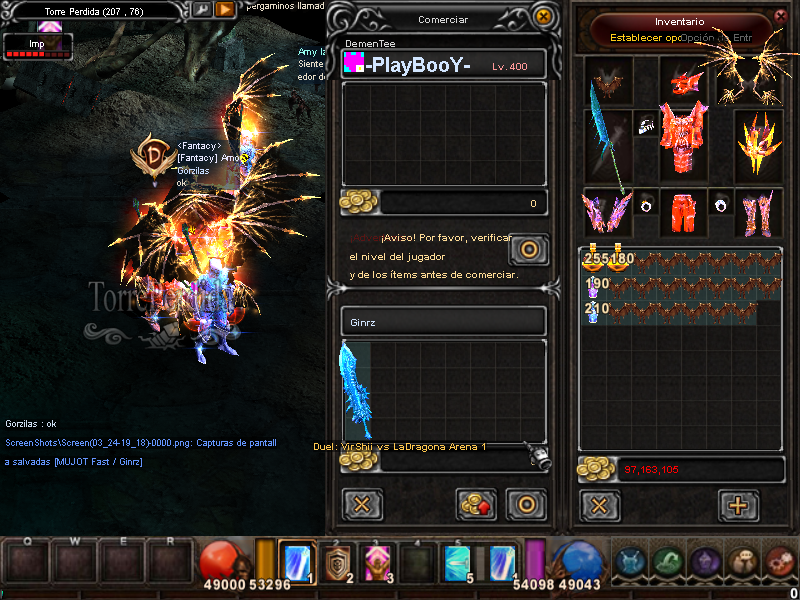Close the Comerciar trade window
The height and width of the screenshot is (600, 800).
click(543, 17)
